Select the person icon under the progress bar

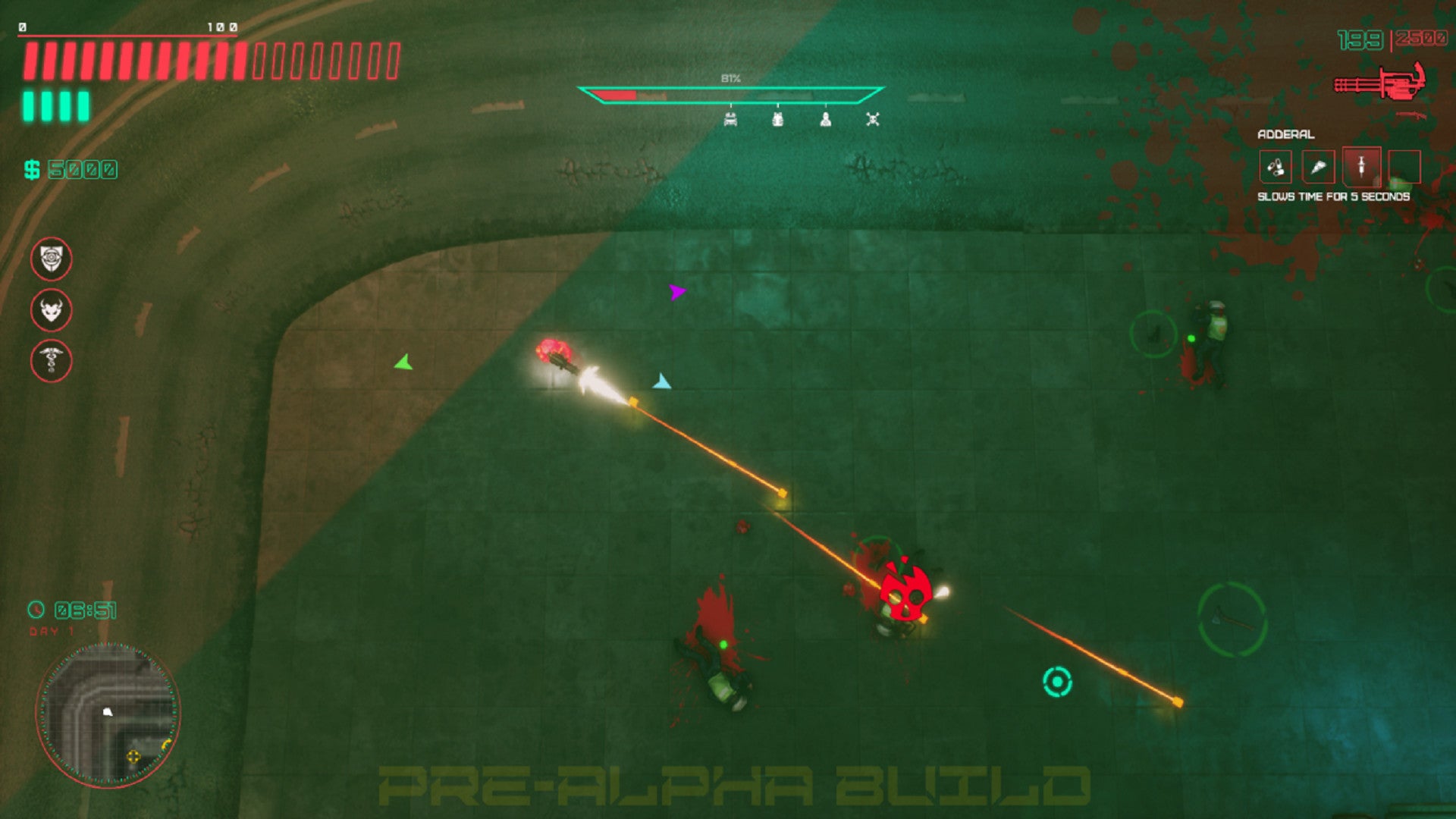click(826, 118)
